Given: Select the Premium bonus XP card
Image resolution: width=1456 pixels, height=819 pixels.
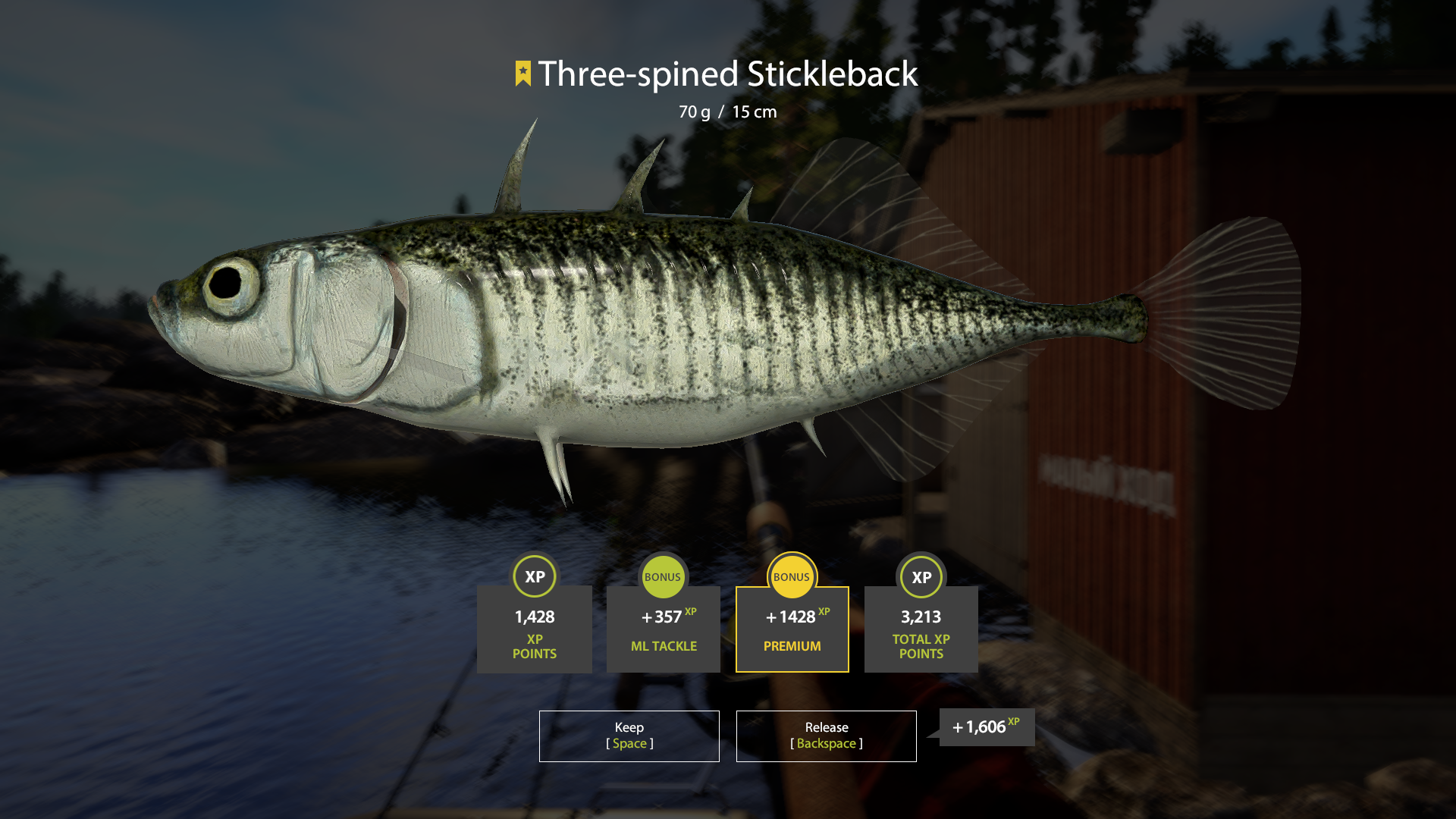Looking at the screenshot, I should pyautogui.click(x=792, y=629).
